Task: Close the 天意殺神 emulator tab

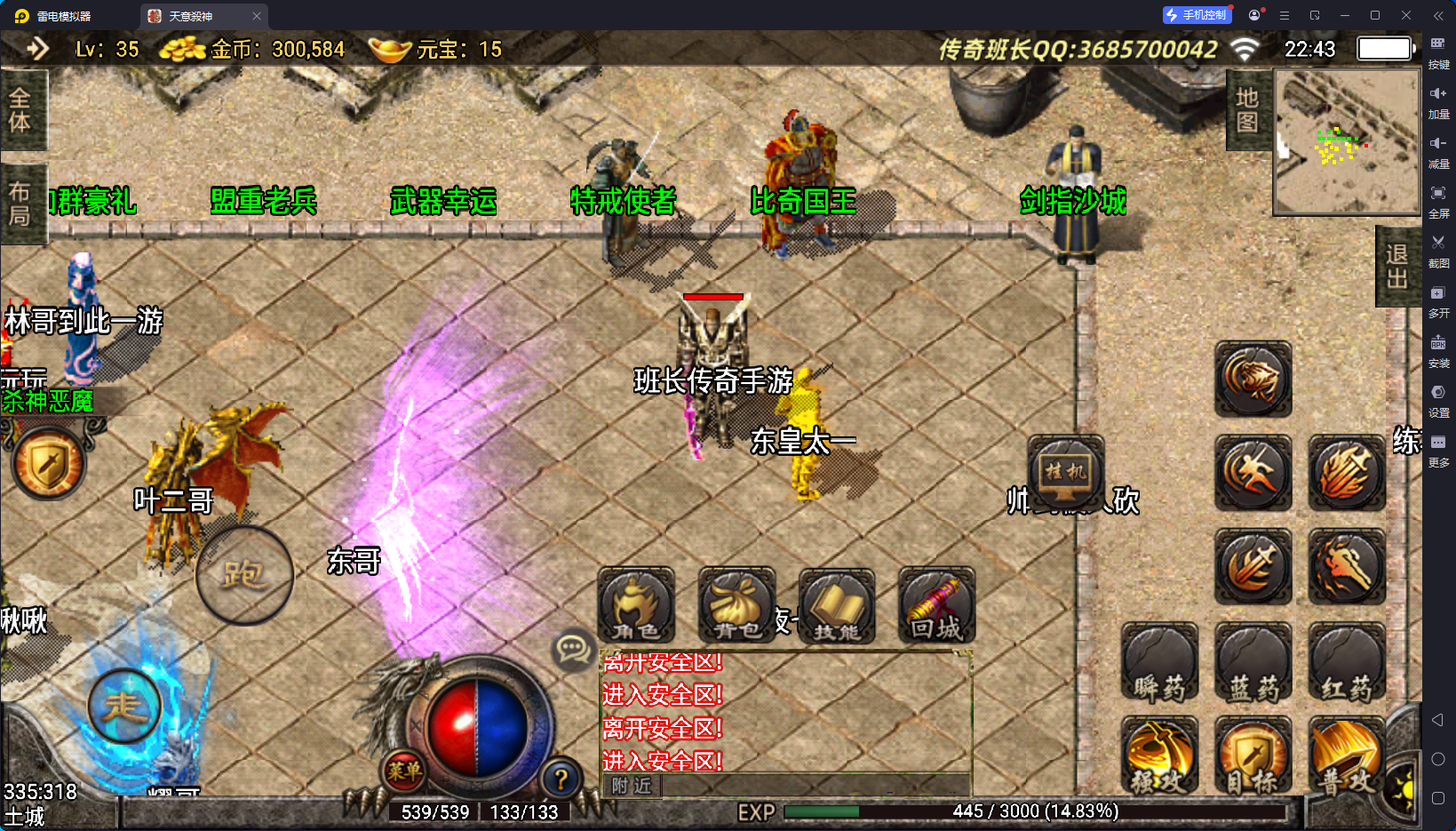Action: pyautogui.click(x=257, y=16)
